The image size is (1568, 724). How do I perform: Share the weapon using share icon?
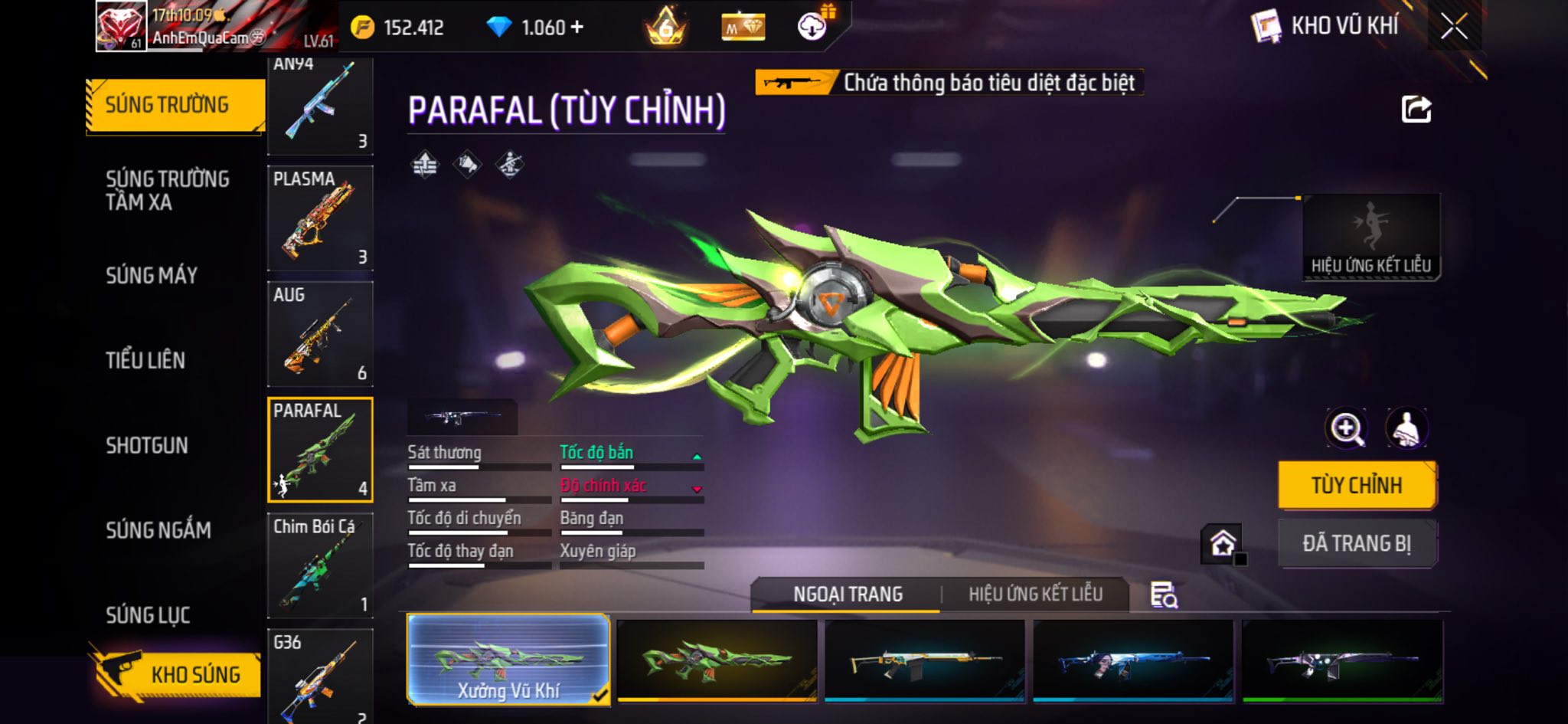click(1416, 110)
